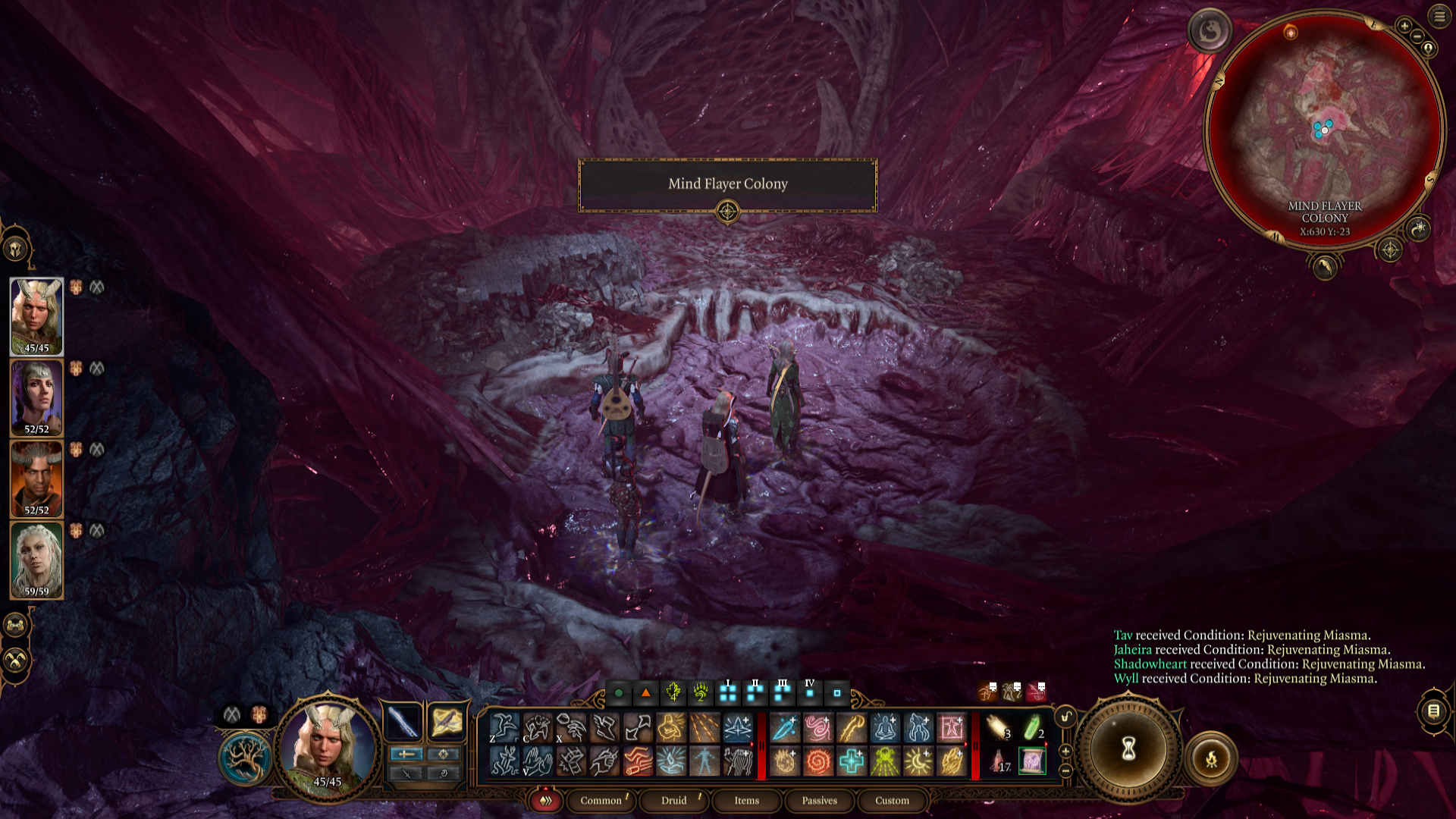Zoom in on the minimap

coord(1404,27)
